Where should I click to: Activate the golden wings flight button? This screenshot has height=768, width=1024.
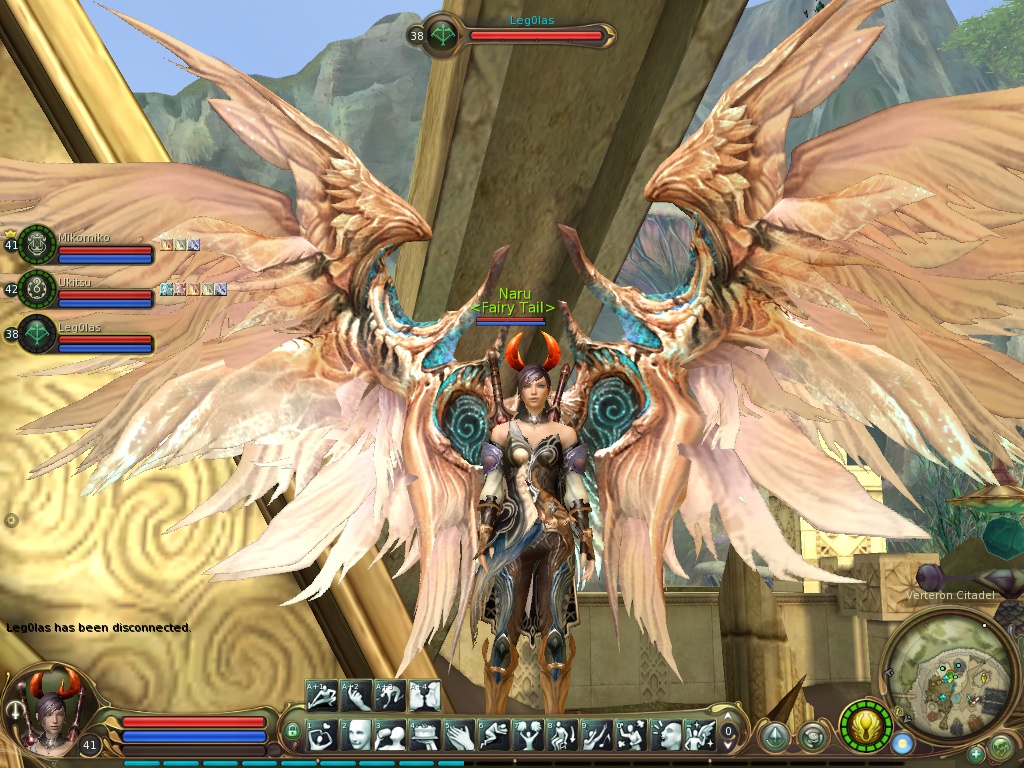click(865, 726)
